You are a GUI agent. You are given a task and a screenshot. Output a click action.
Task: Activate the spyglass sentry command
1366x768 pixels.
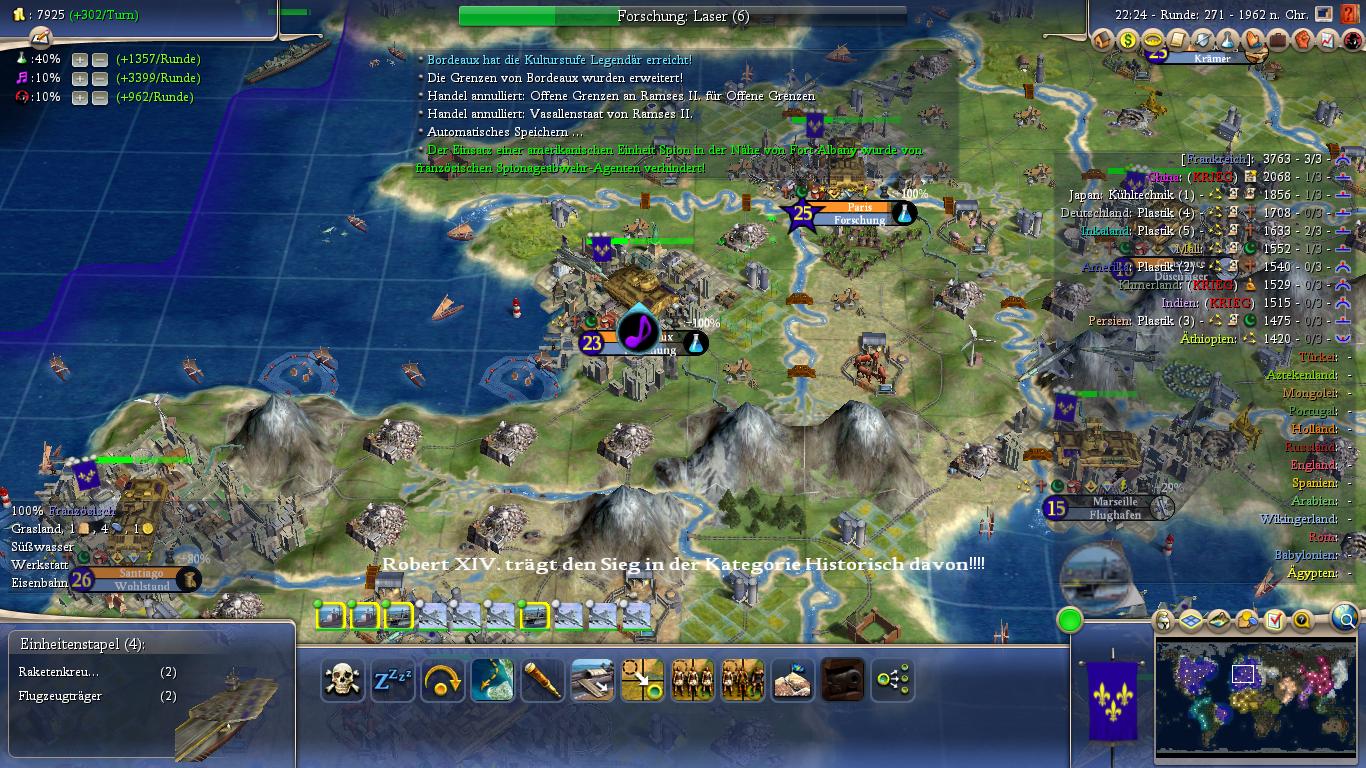pyautogui.click(x=543, y=681)
